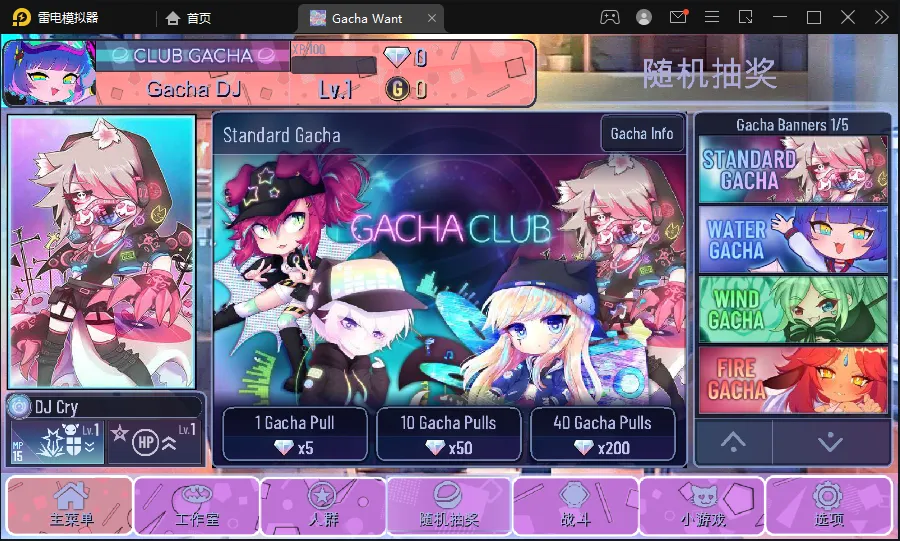
Task: Enter the 战斗 battle mode
Action: 575,506
